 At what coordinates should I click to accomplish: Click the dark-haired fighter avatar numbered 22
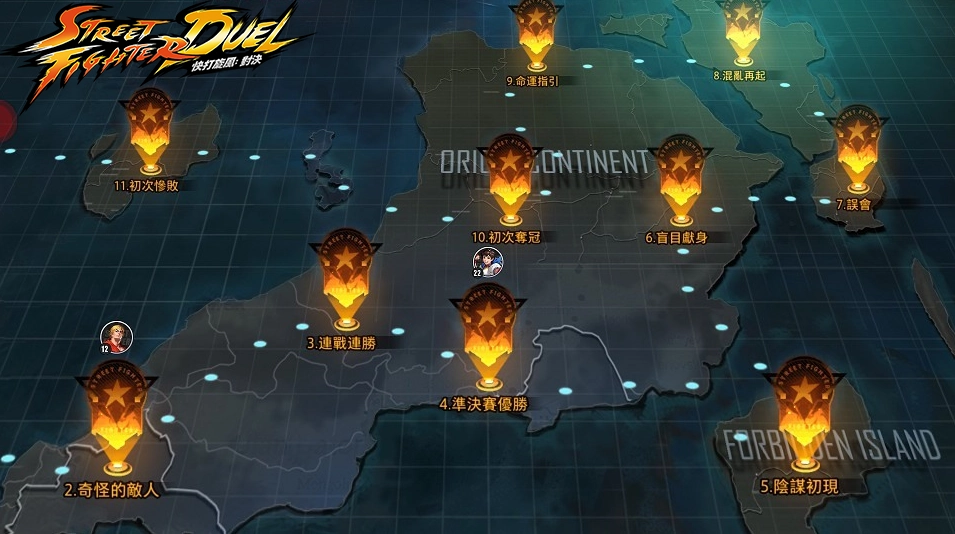(488, 263)
